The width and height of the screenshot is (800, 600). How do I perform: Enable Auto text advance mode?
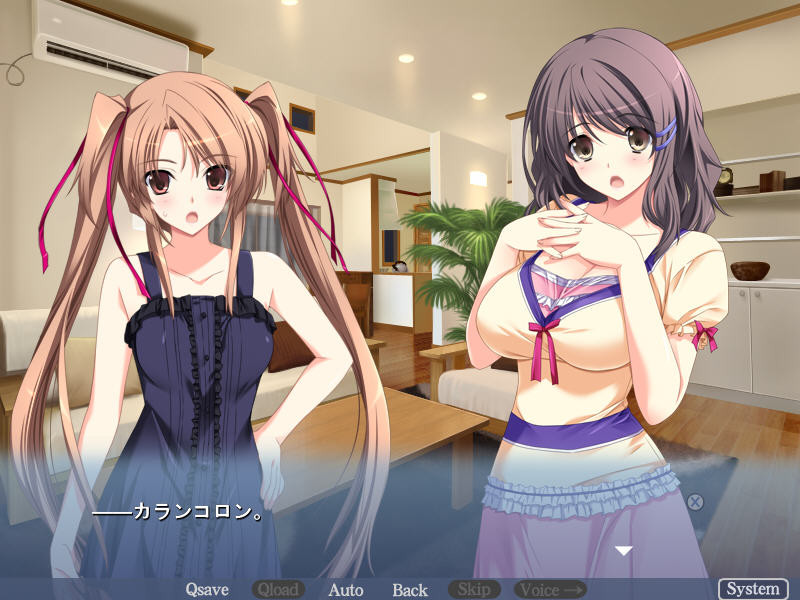click(x=346, y=590)
